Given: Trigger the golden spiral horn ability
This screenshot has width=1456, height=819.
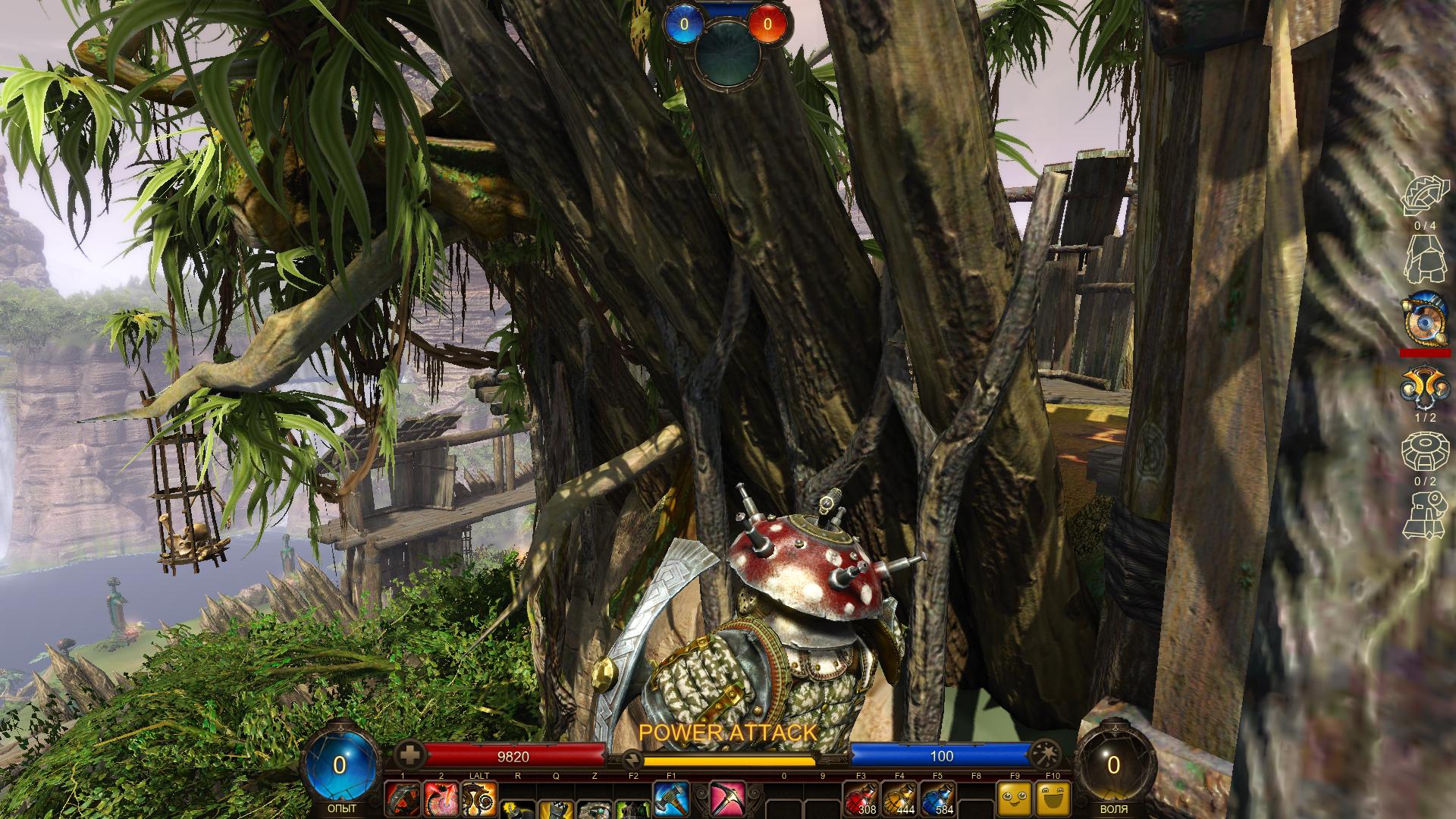Looking at the screenshot, I should 479,799.
